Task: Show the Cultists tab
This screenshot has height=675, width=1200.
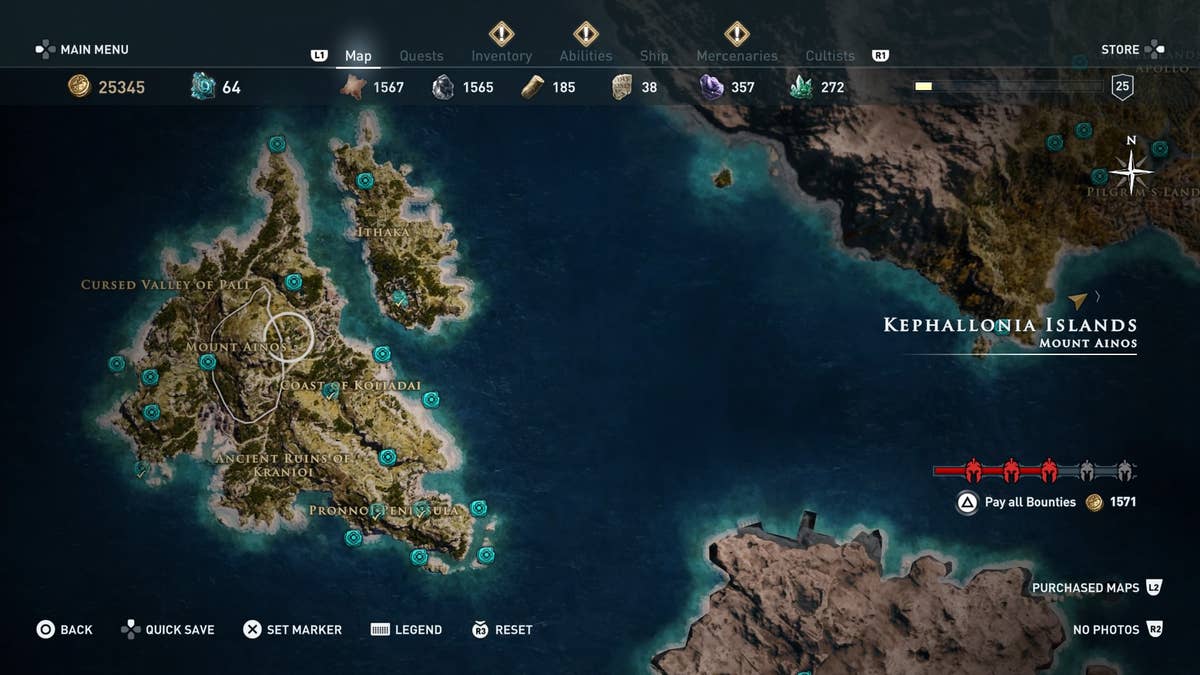Action: [830, 56]
